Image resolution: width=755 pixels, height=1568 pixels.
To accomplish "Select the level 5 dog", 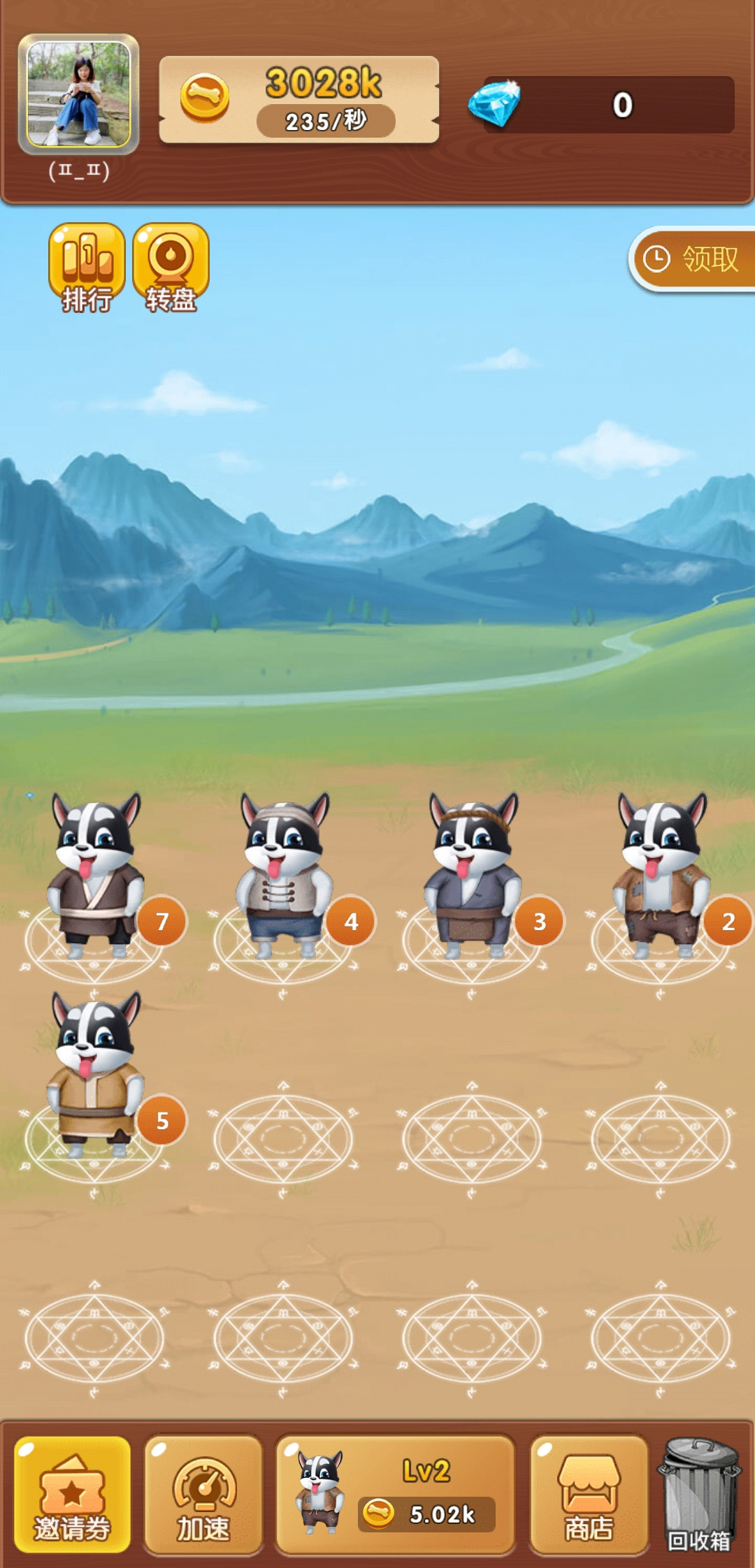I will [x=96, y=1076].
